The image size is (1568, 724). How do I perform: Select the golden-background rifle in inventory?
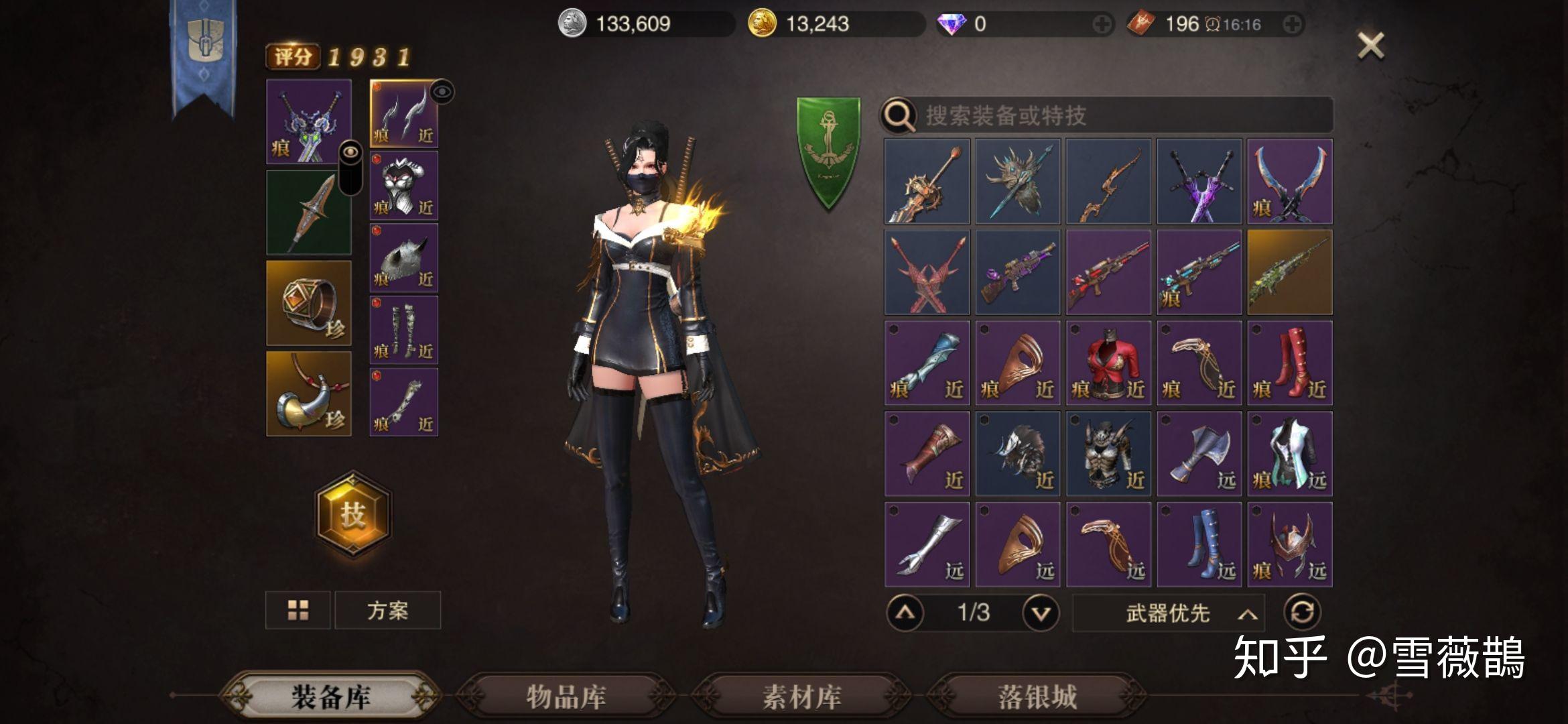[x=1290, y=272]
